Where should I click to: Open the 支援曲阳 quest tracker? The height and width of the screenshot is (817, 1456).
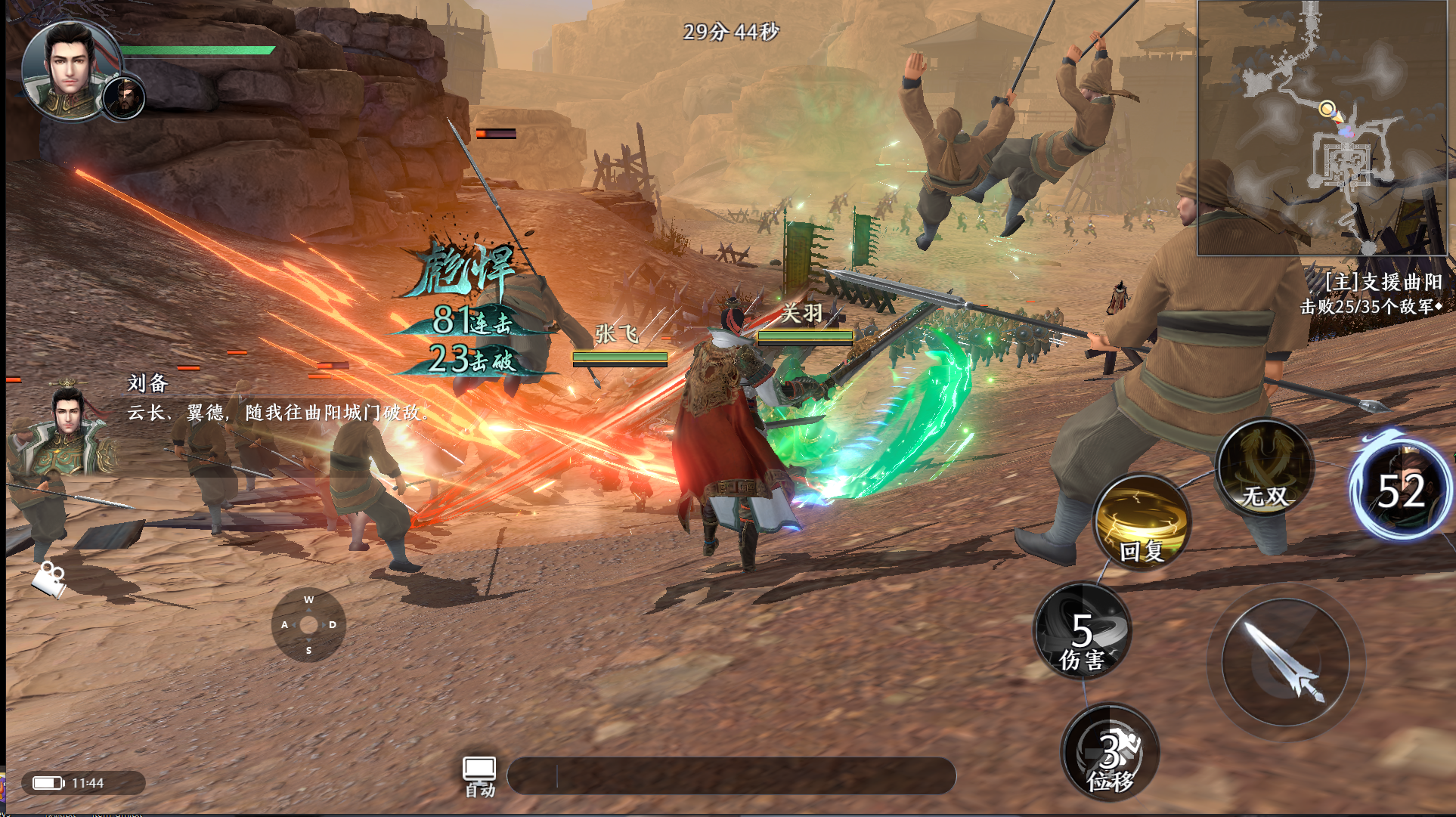[1371, 293]
